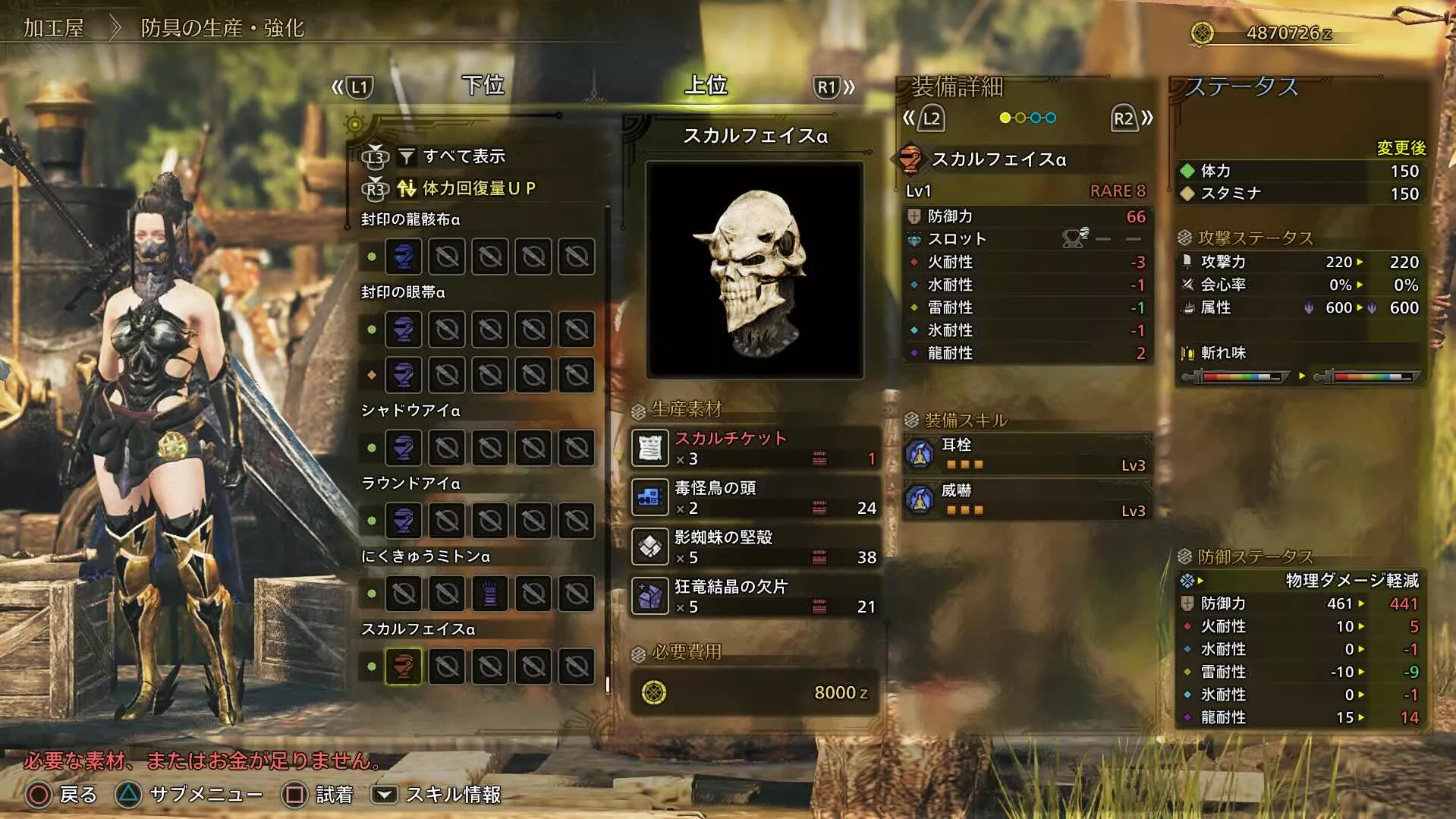
Task: Click the スカルチケット material icon
Action: pos(651,448)
